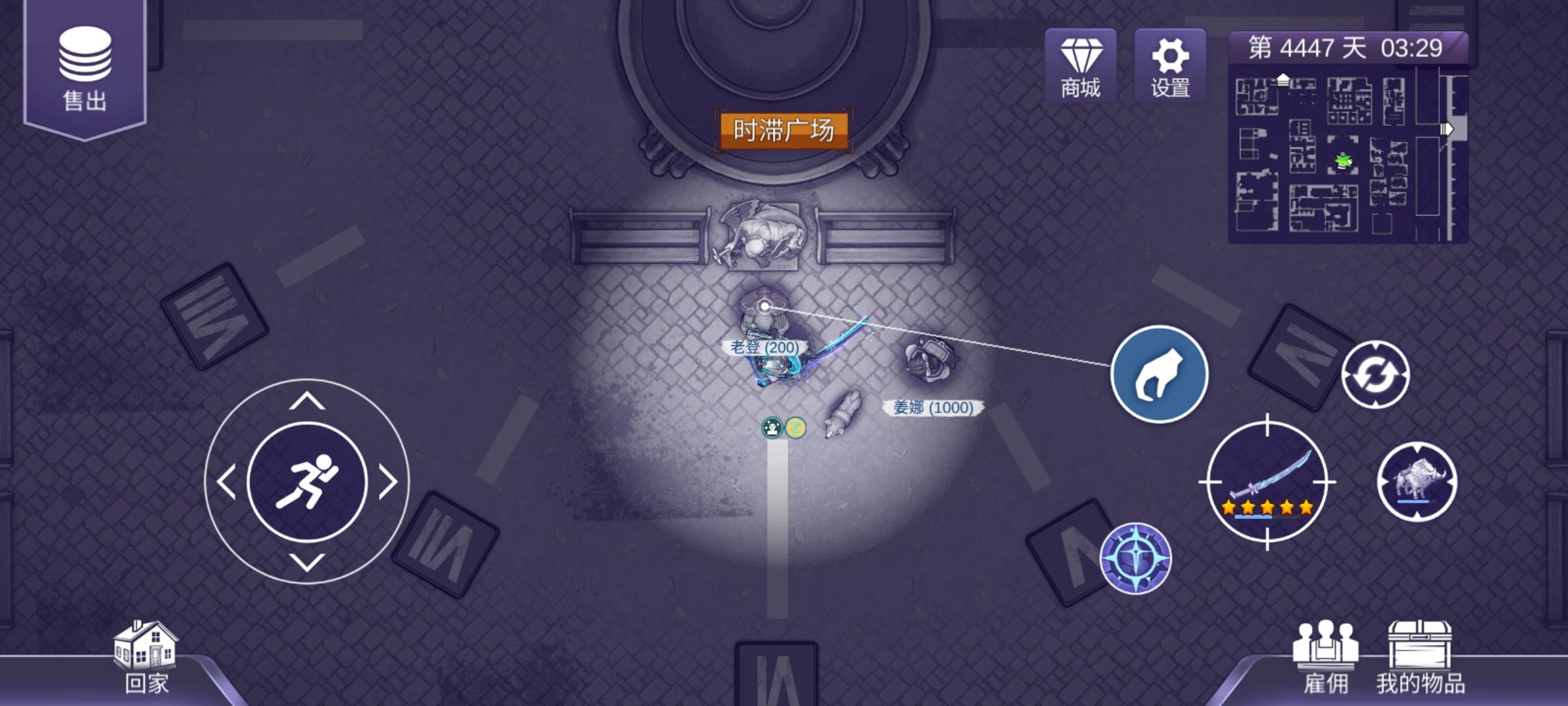Image resolution: width=1568 pixels, height=706 pixels.
Task: Collapse the minimap using its side arrow
Action: tap(1446, 127)
